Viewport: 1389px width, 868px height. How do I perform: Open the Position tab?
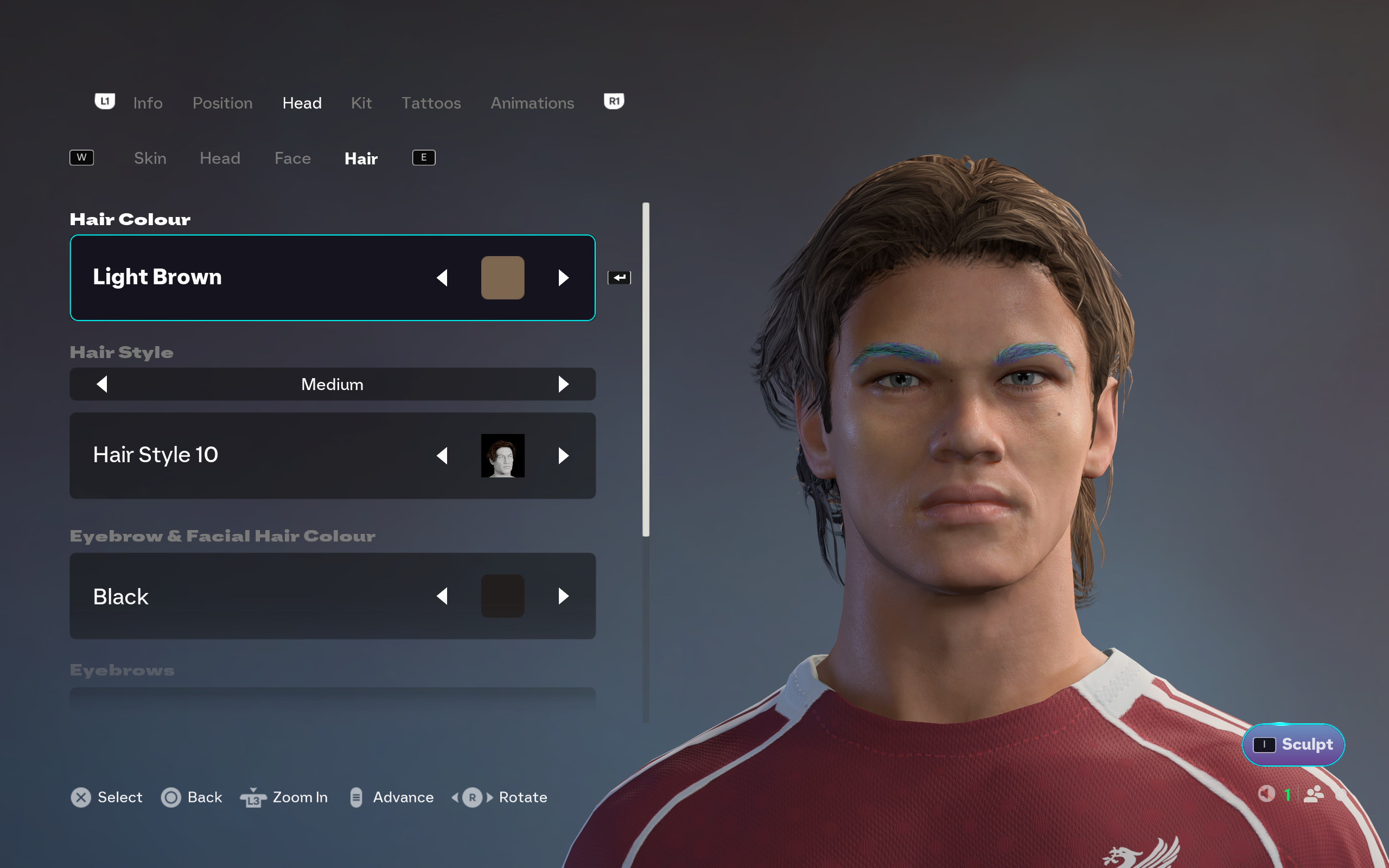[222, 103]
